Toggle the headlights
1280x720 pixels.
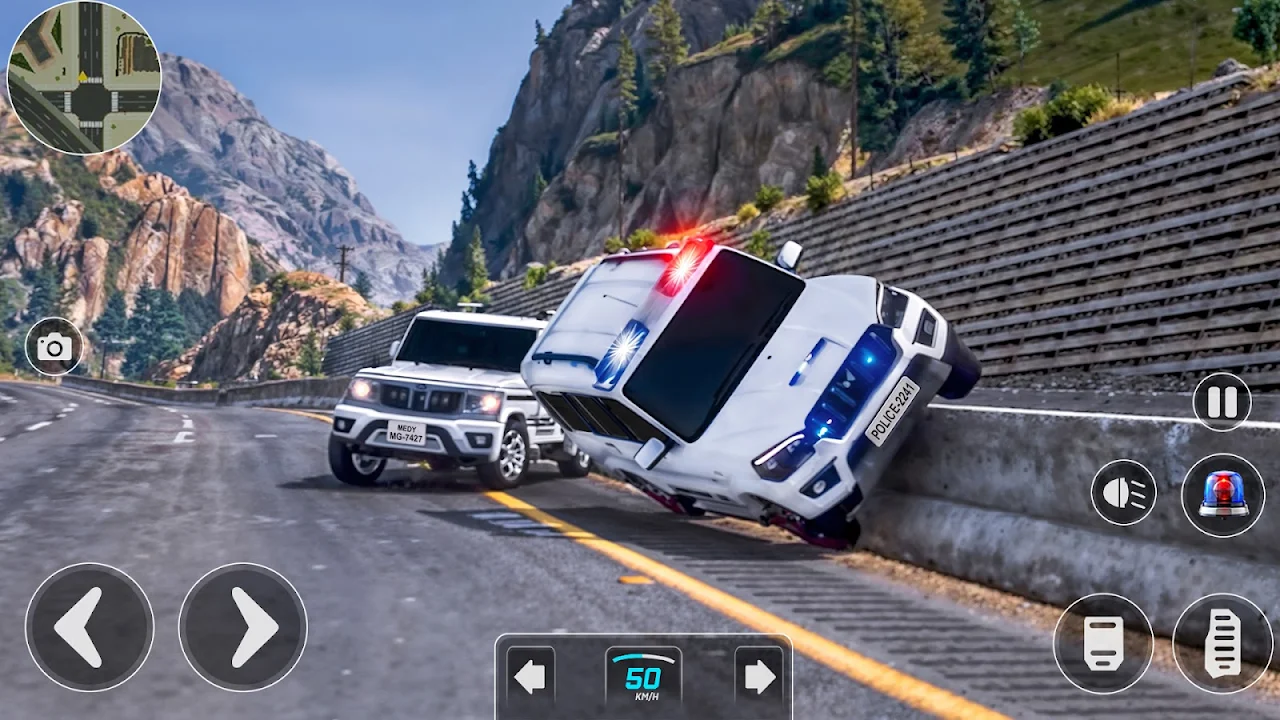click(x=1123, y=492)
